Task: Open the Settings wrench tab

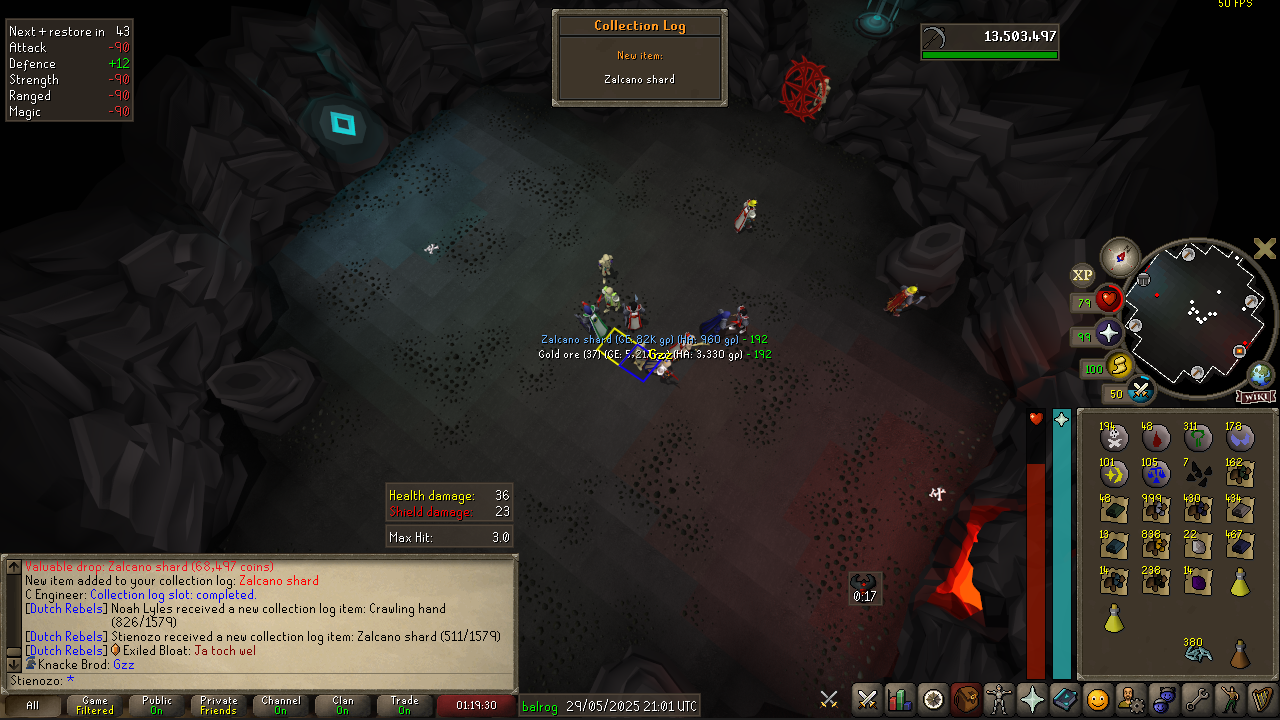Action: (1195, 699)
